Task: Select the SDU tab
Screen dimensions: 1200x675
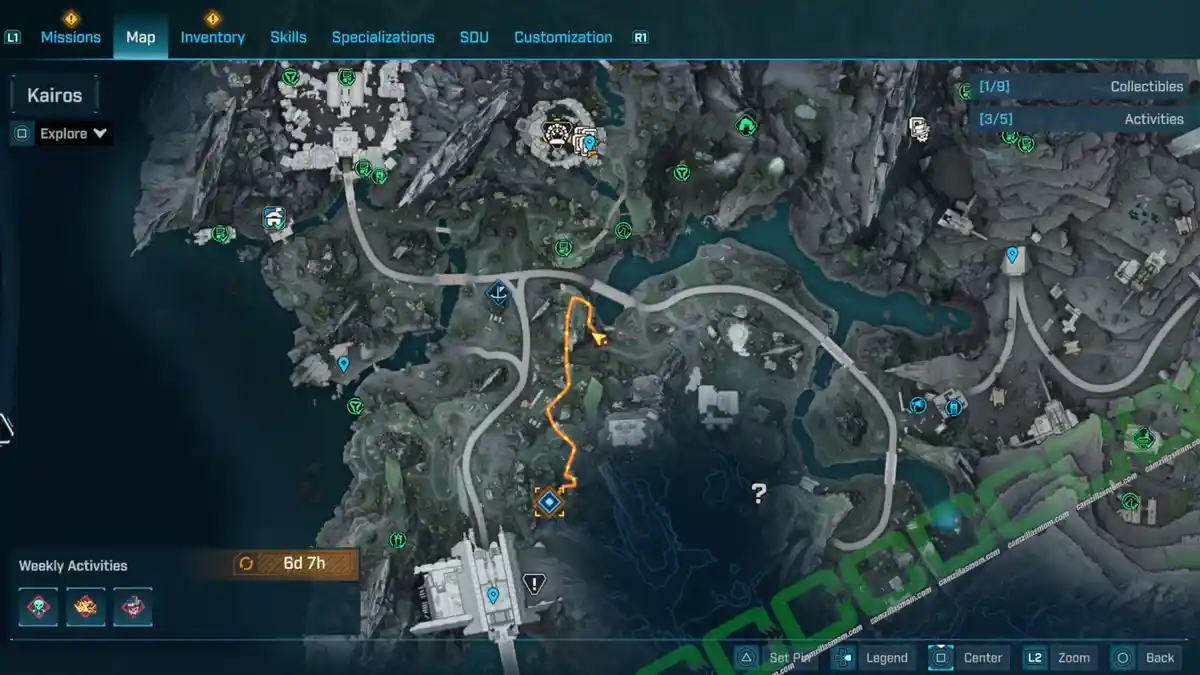Action: coord(474,37)
